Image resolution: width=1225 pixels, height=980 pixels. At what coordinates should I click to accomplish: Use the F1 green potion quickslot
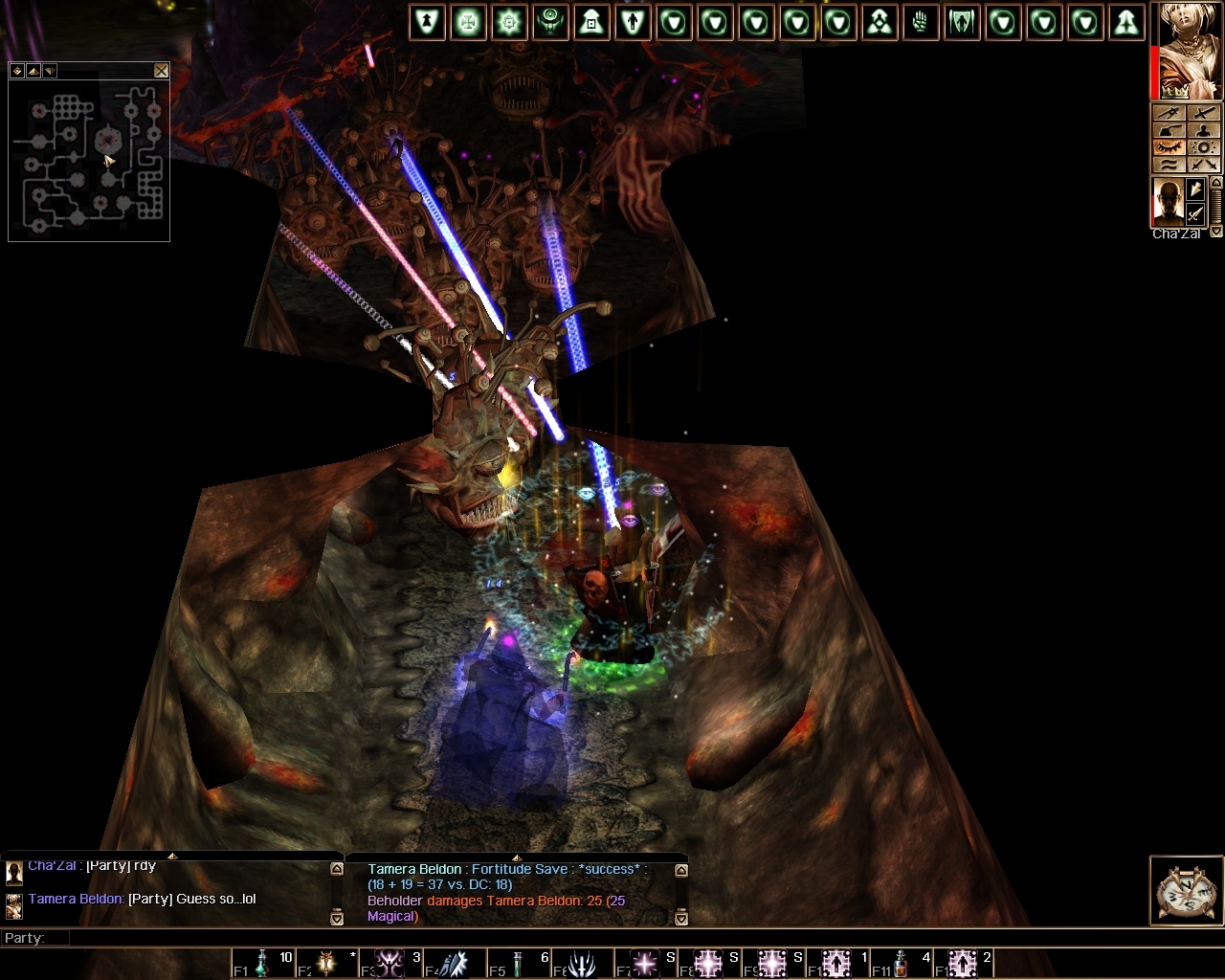pos(260,963)
